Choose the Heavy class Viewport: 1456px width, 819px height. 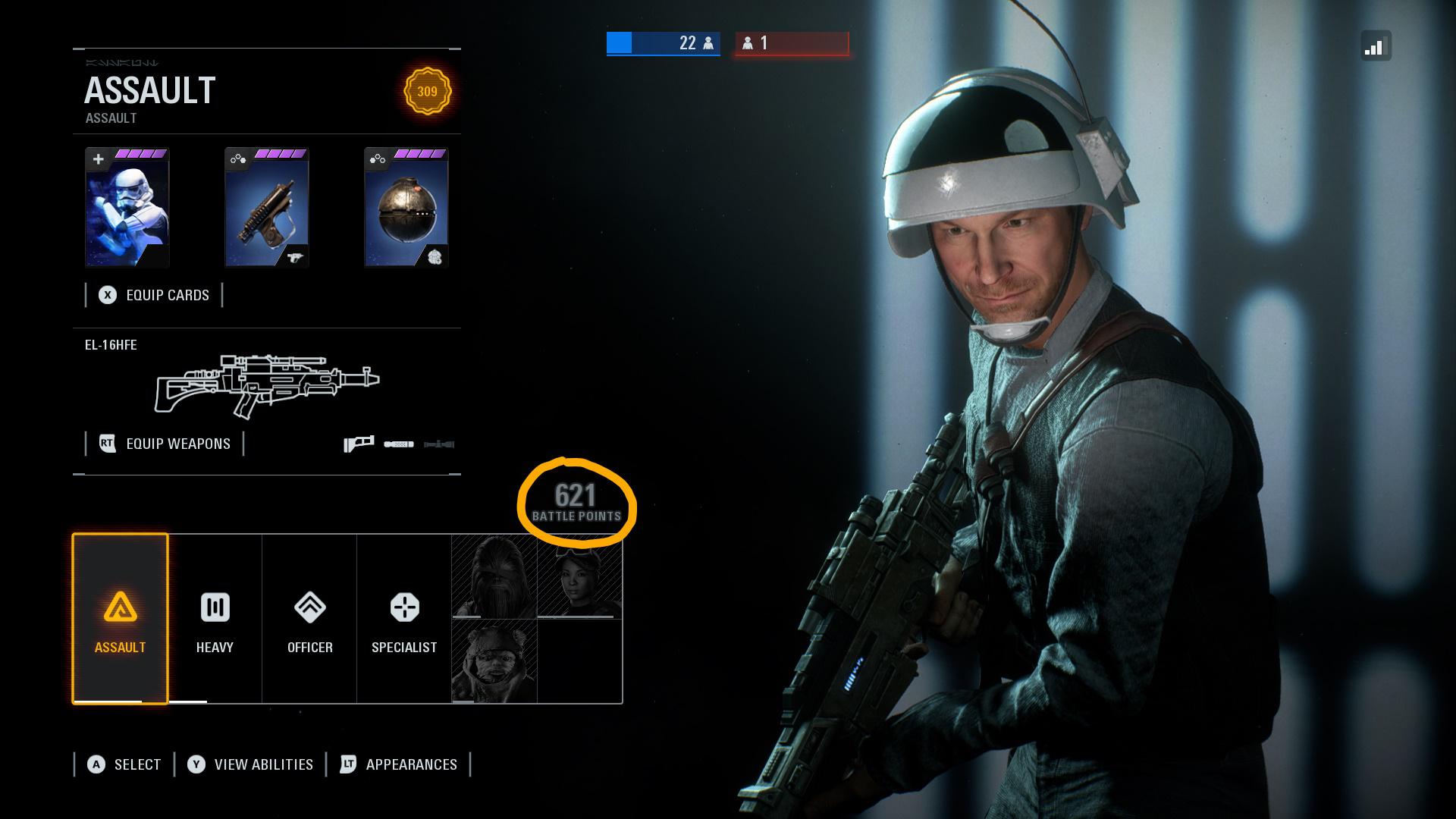pos(215,619)
